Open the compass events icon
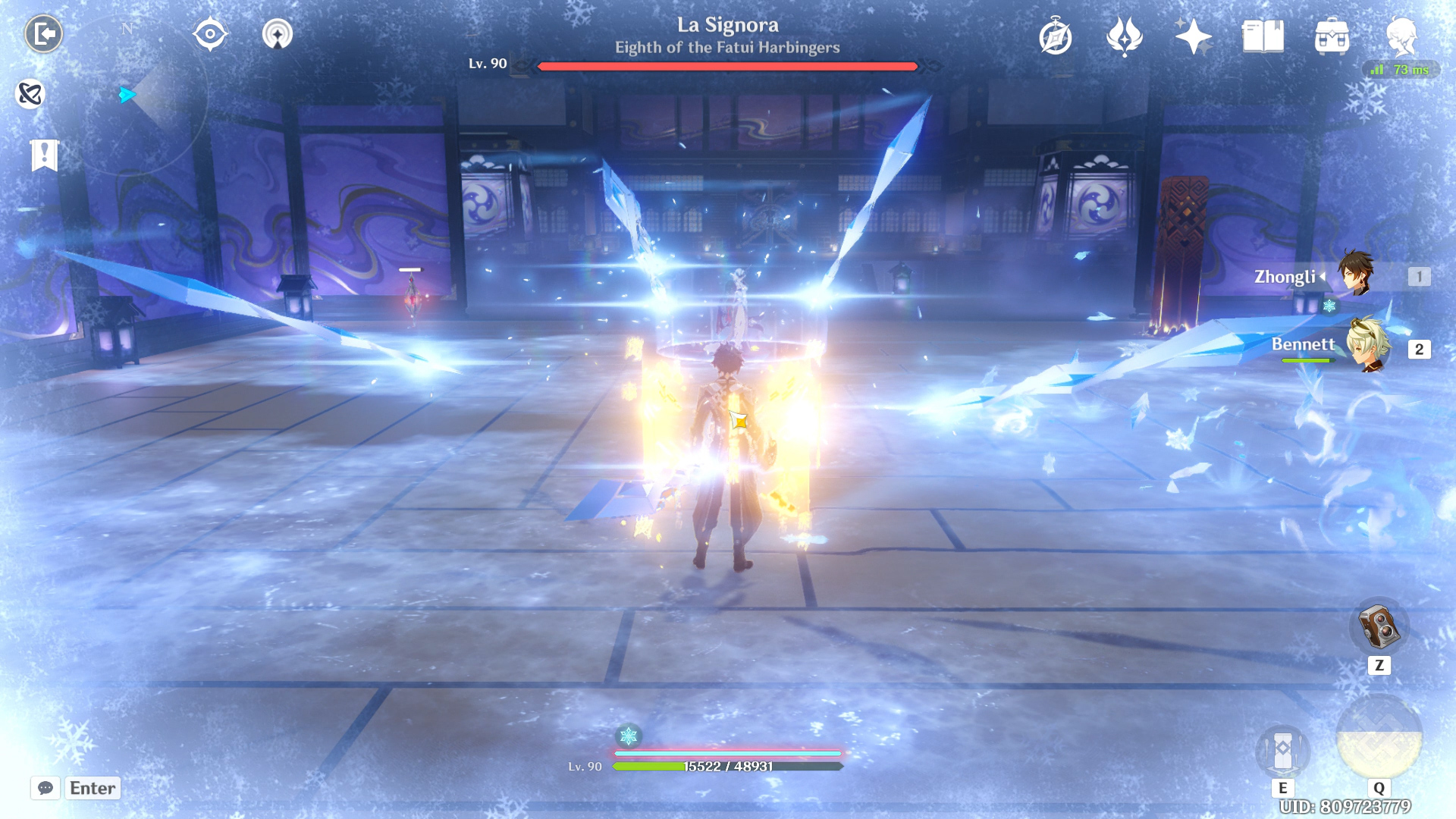This screenshot has height=819, width=1456. tap(1055, 36)
